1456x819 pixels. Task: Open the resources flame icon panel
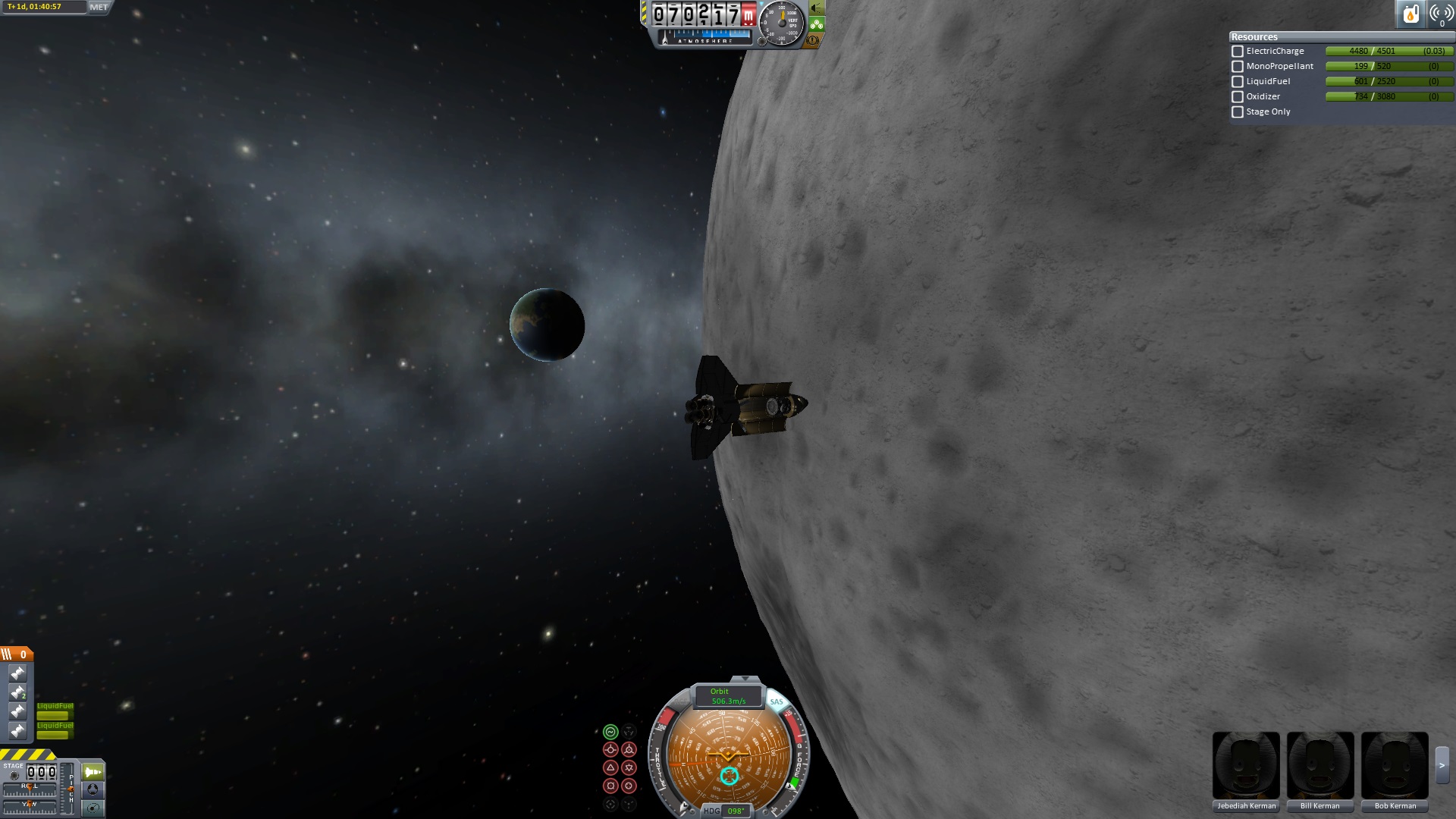[1410, 14]
